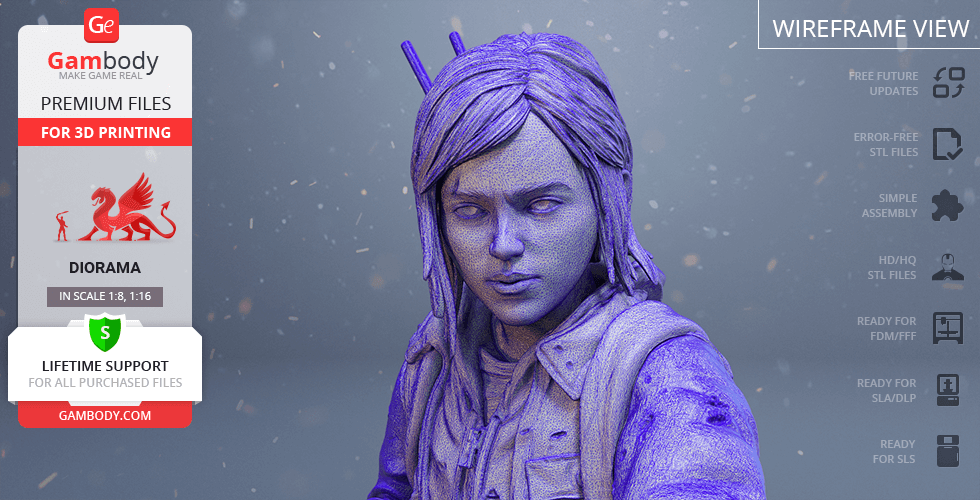Select the scale 1:8, 1:16 label
Viewport: 980px width, 500px height.
click(105, 296)
